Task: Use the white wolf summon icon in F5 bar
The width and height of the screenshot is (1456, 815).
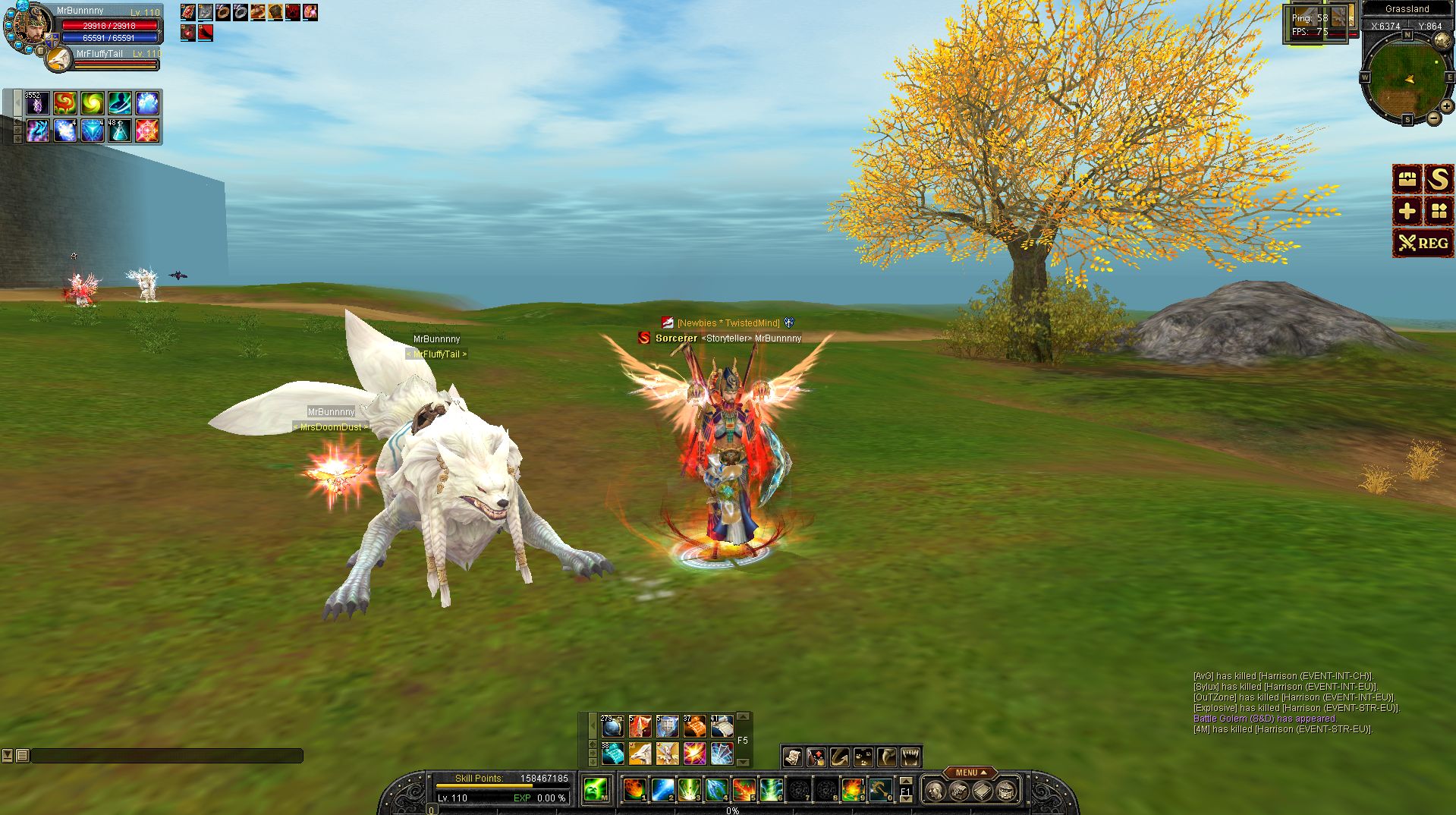Action: click(x=640, y=753)
